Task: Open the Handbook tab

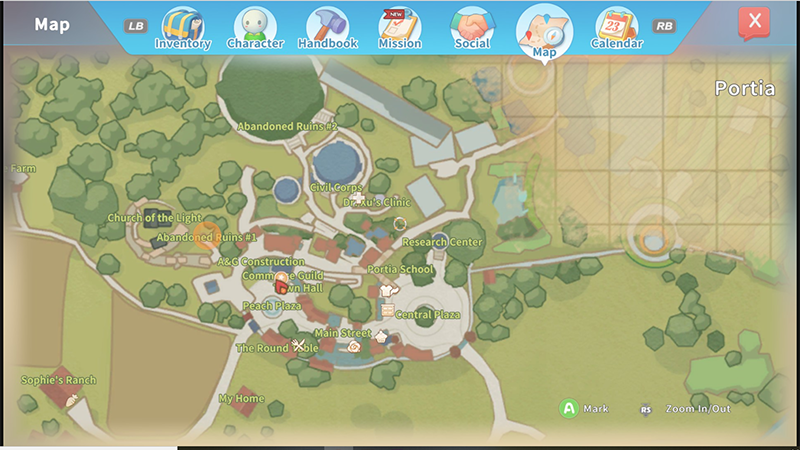Action: [327, 28]
